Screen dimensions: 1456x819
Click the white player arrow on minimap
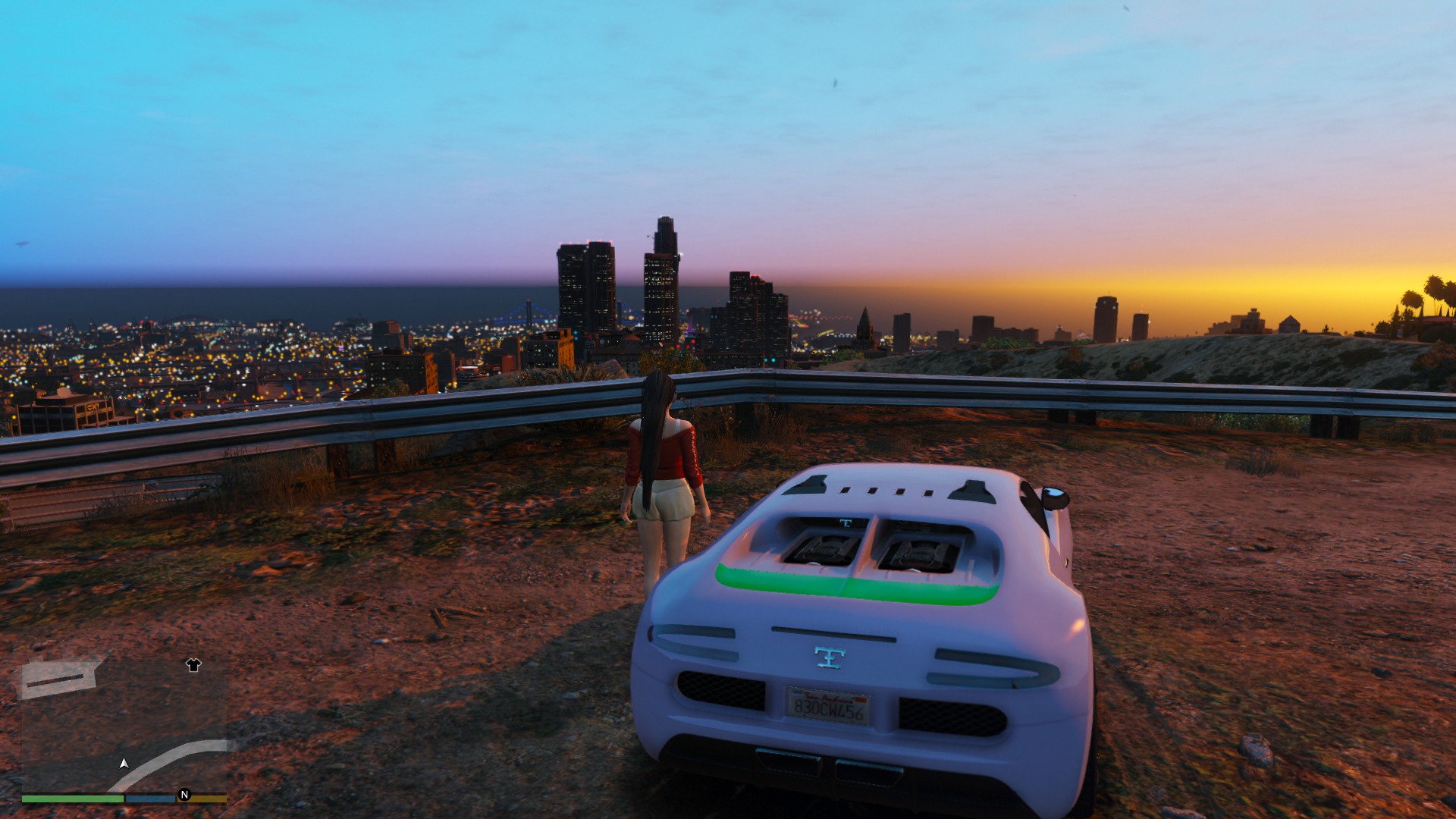tap(124, 763)
